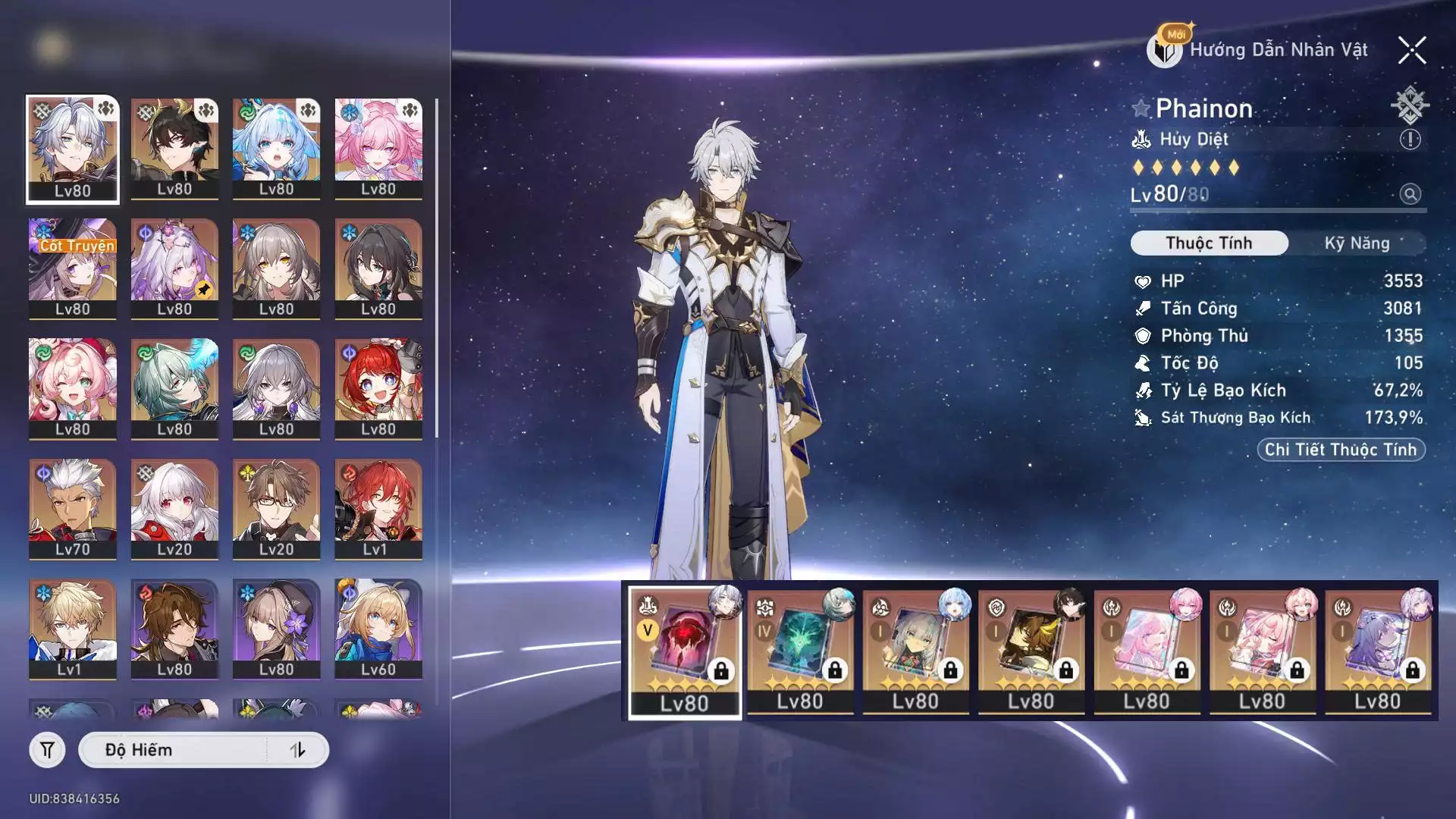Screen dimensions: 1456x819
Task: Open Chi Tiết Thuộc Tính details
Action: (1341, 450)
